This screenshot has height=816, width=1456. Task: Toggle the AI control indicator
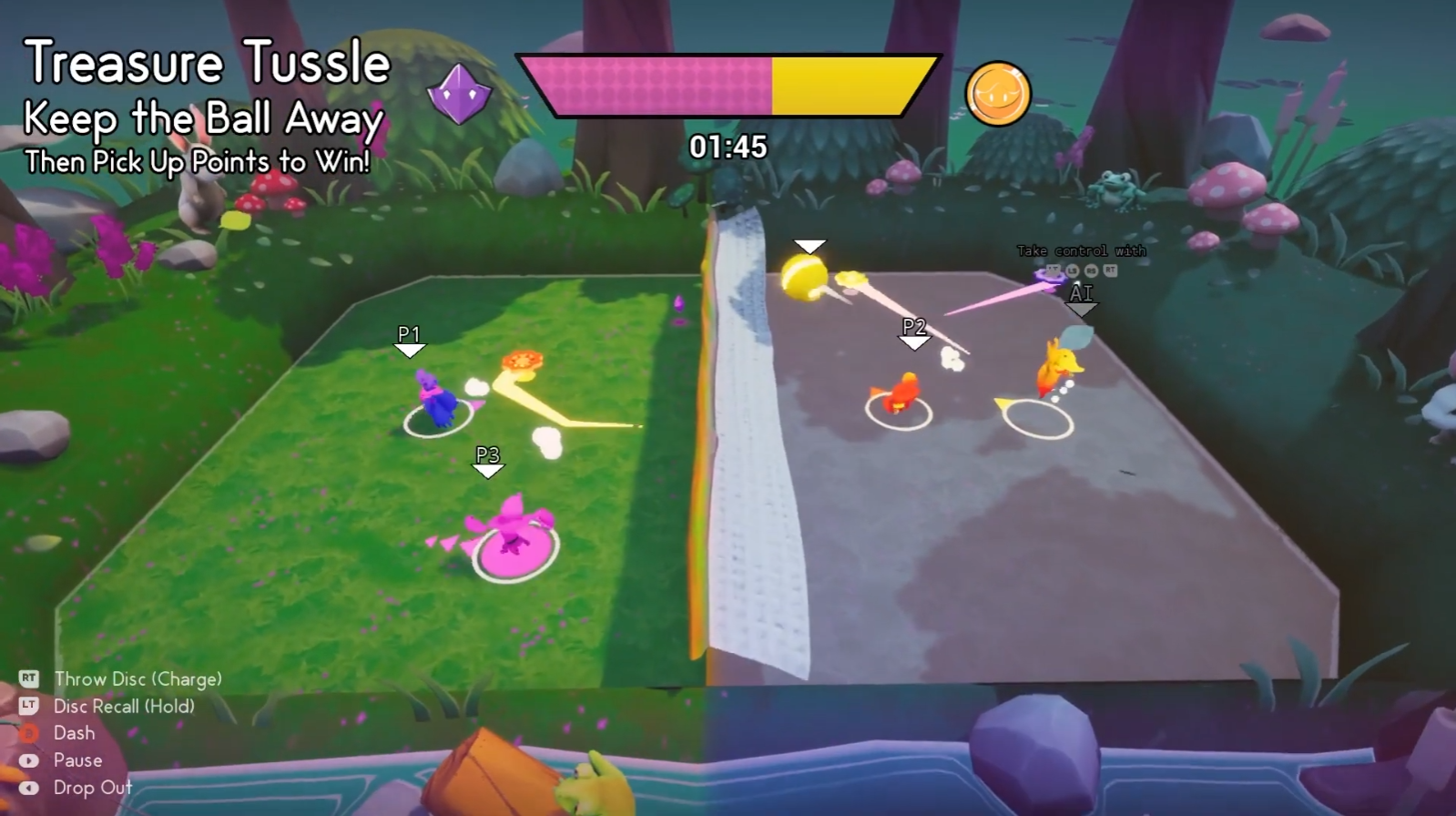pyautogui.click(x=1080, y=293)
